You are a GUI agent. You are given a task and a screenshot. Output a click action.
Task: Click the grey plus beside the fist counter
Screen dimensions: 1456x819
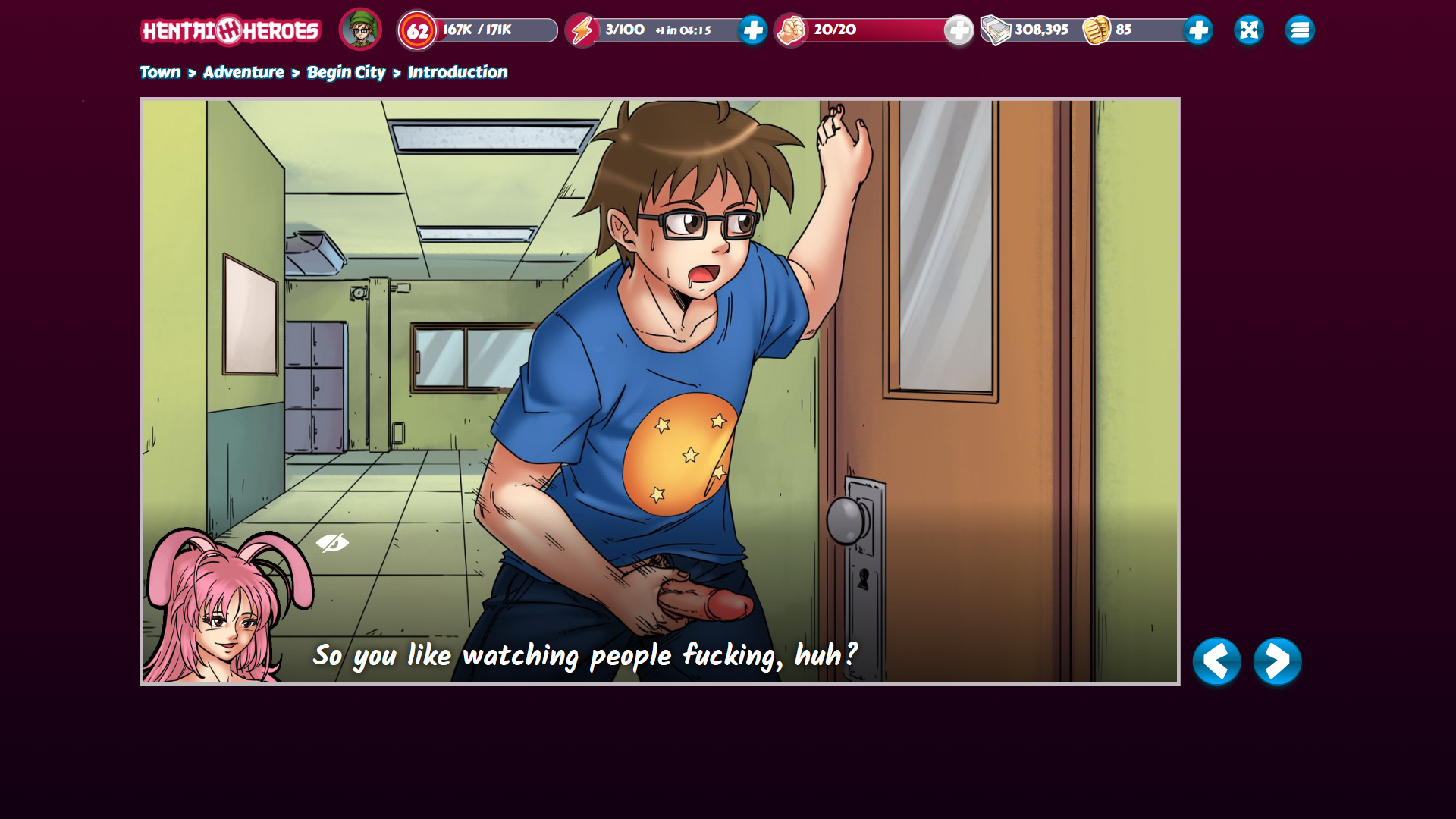coord(959,30)
